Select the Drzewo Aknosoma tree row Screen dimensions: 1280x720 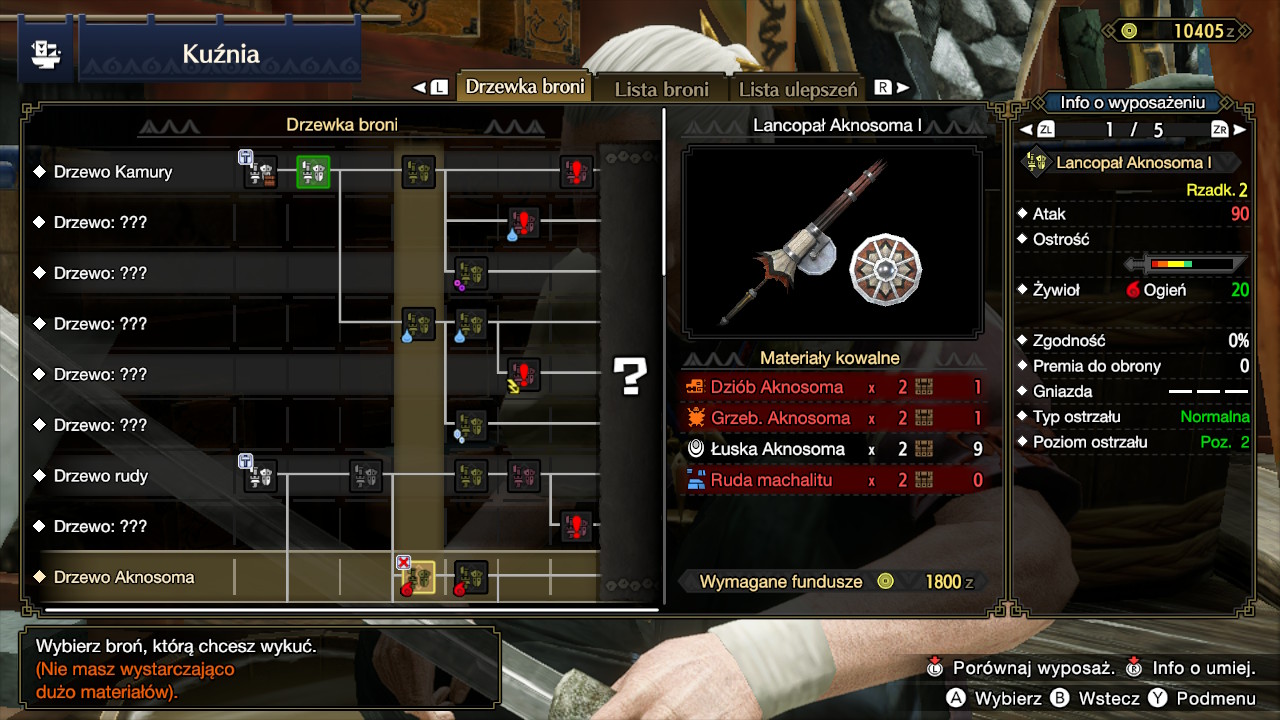[124, 577]
